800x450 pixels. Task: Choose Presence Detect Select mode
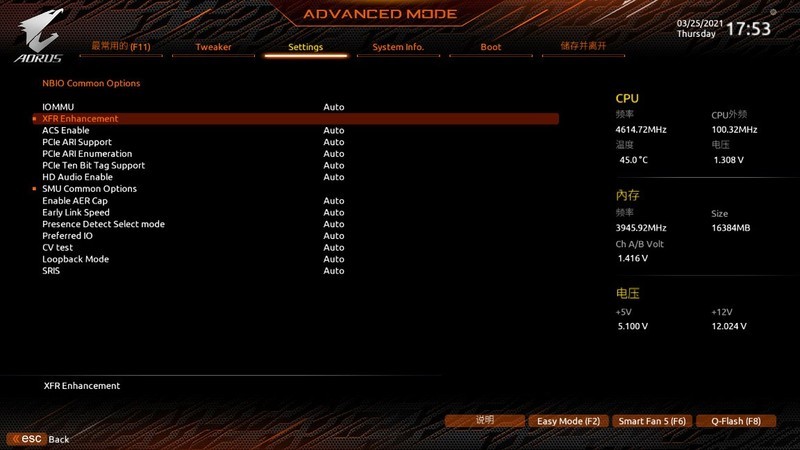[x=103, y=224]
